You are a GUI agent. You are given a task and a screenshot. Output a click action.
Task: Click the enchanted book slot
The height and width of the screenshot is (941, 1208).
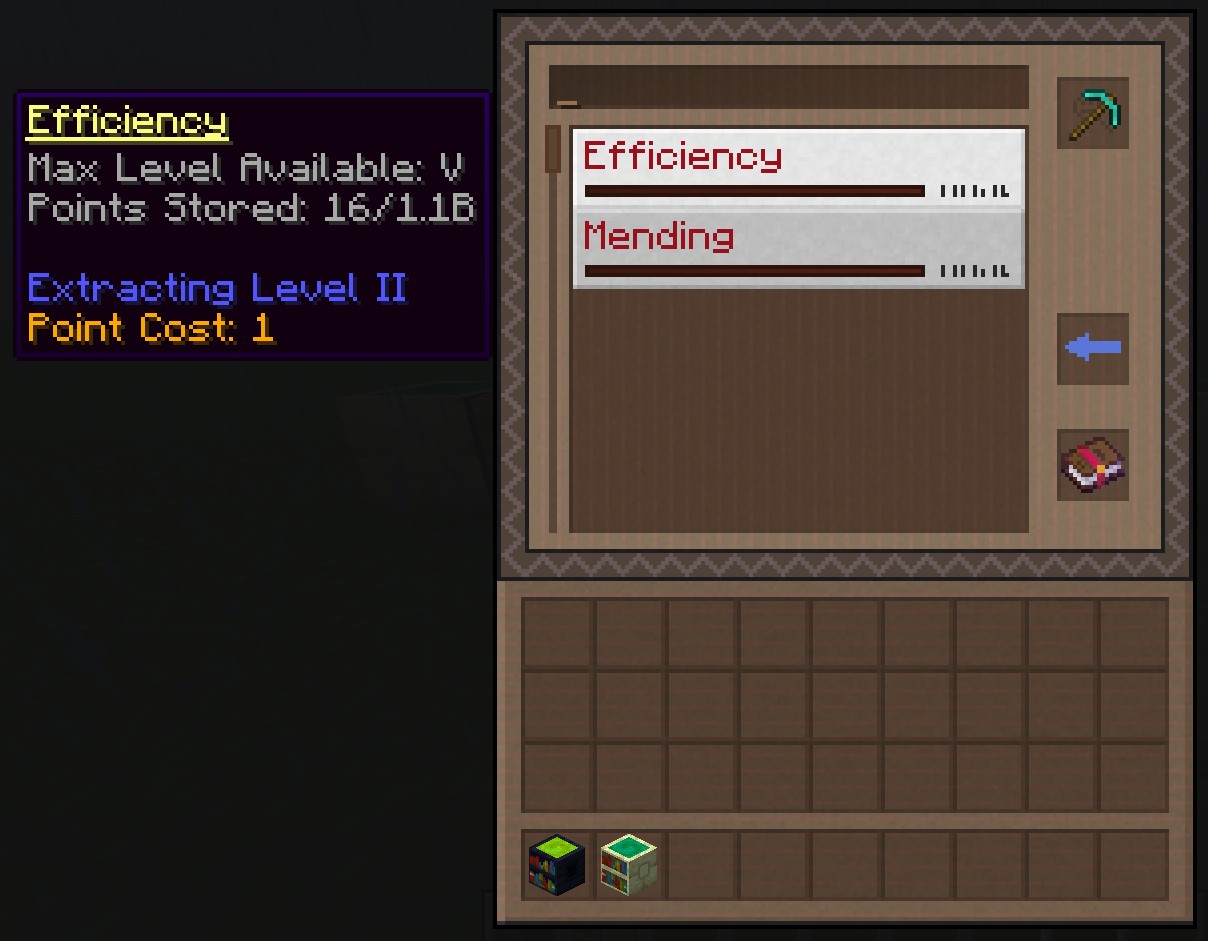point(1092,465)
